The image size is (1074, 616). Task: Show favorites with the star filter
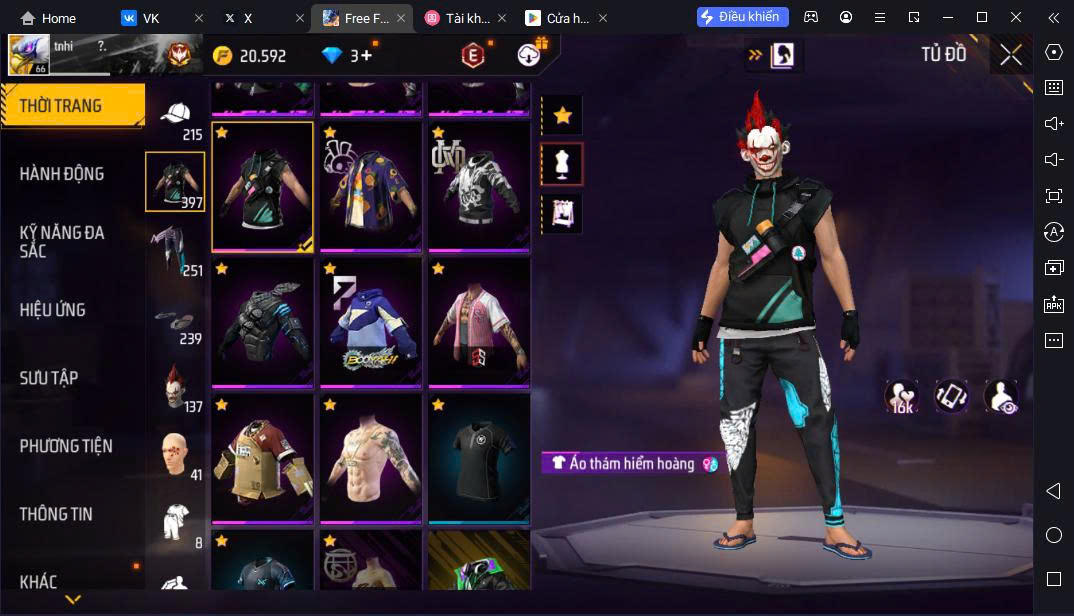tap(562, 116)
